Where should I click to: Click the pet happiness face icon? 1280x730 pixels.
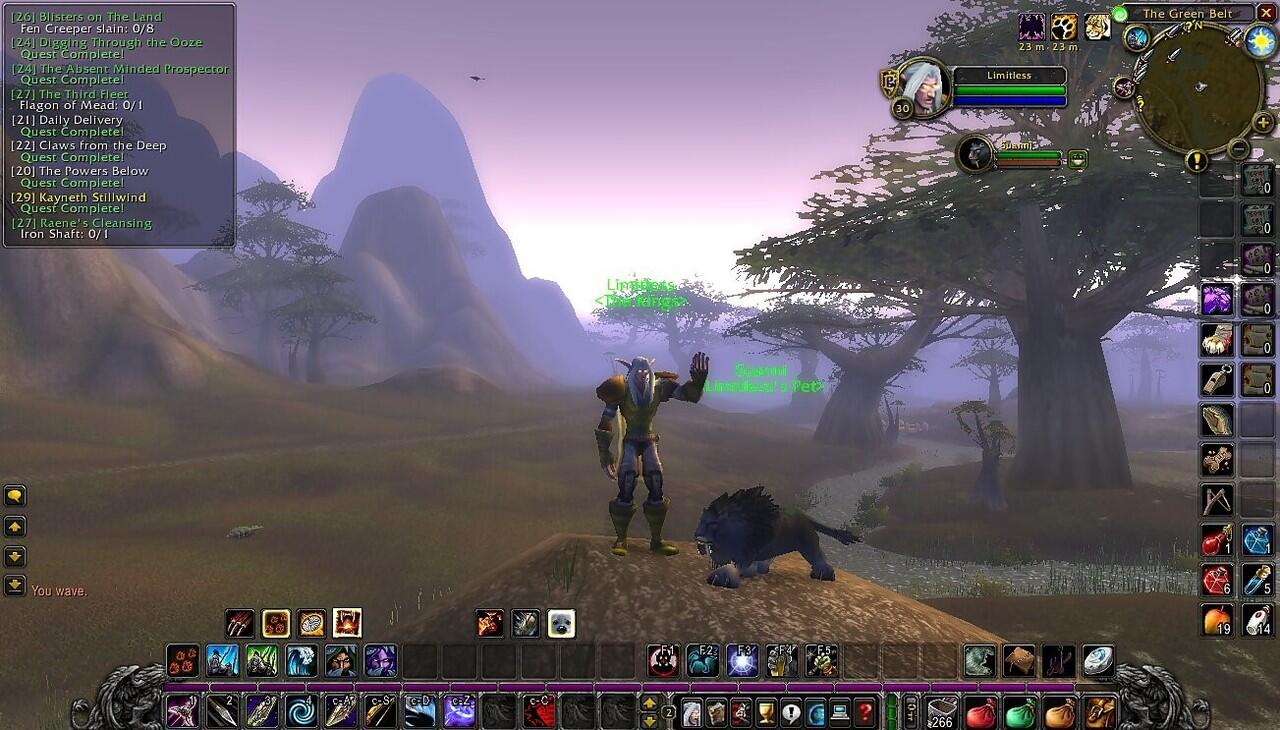pyautogui.click(x=1077, y=158)
